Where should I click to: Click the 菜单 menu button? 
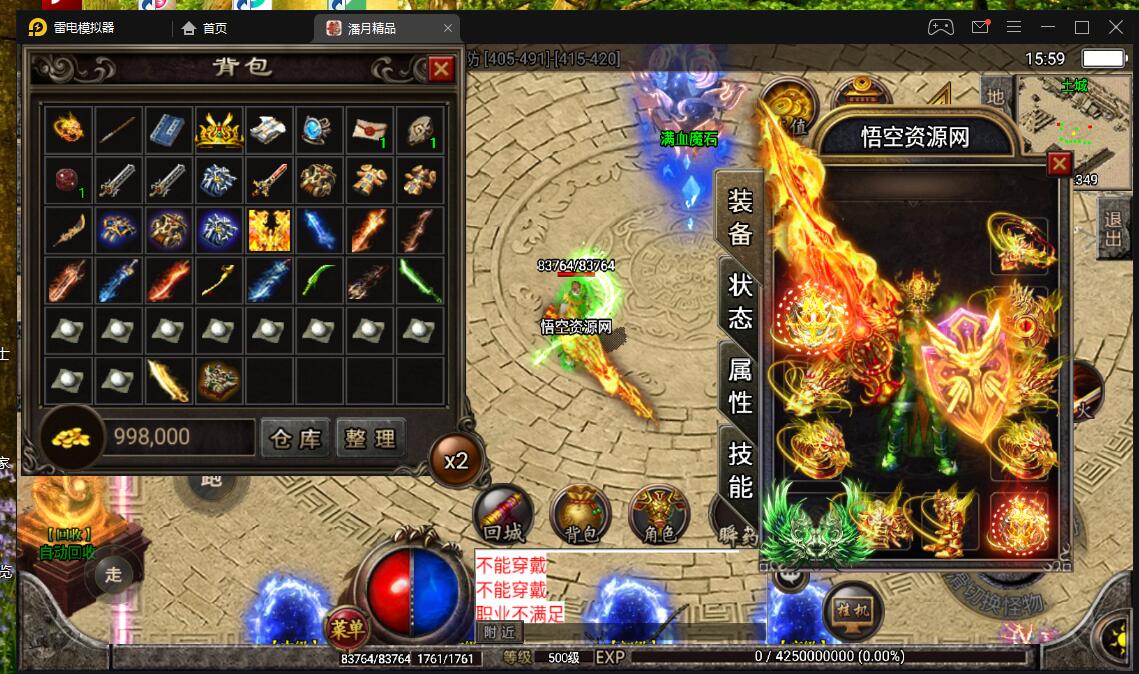347,629
